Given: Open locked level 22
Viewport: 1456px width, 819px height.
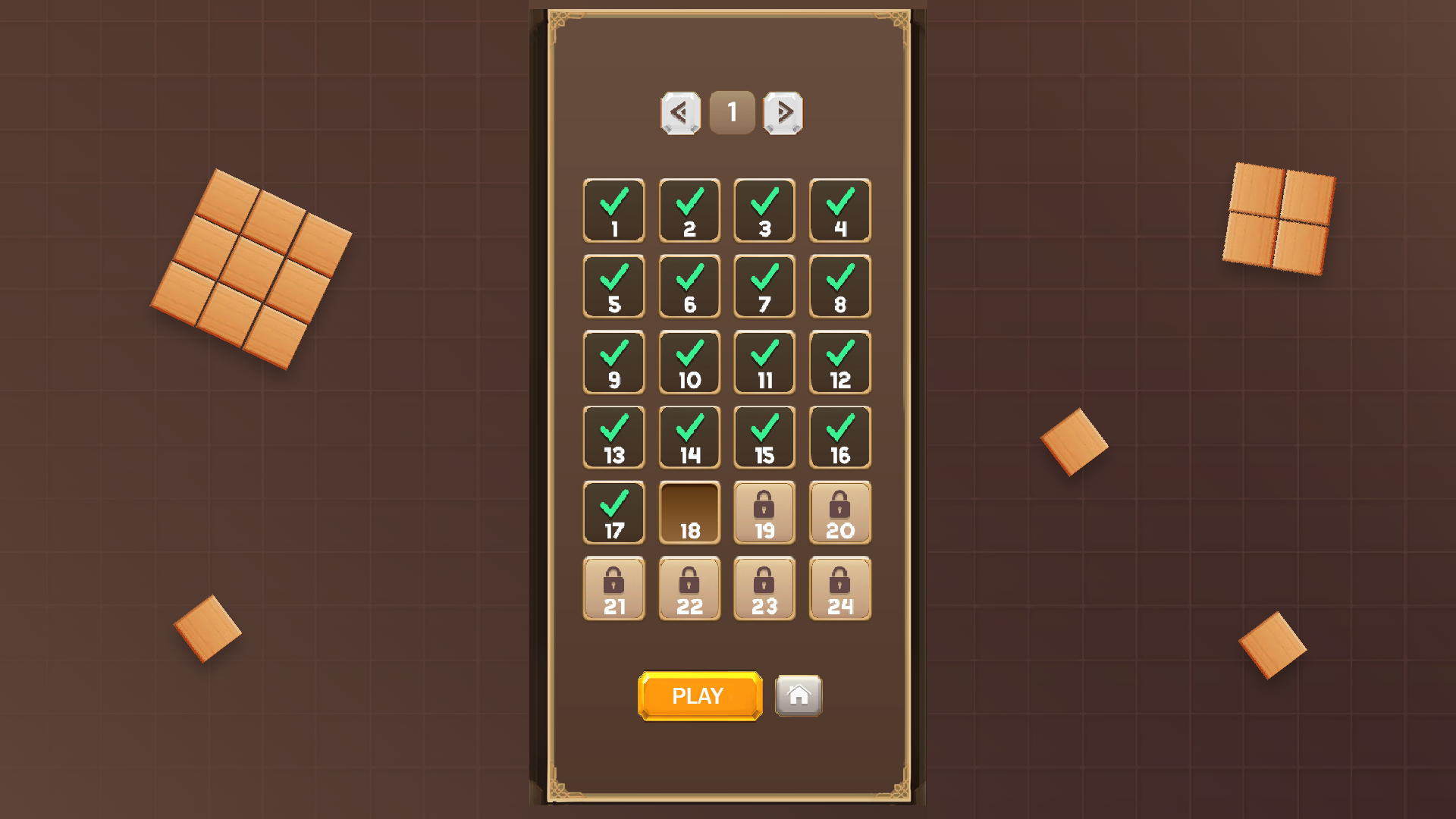Looking at the screenshot, I should coord(689,588).
